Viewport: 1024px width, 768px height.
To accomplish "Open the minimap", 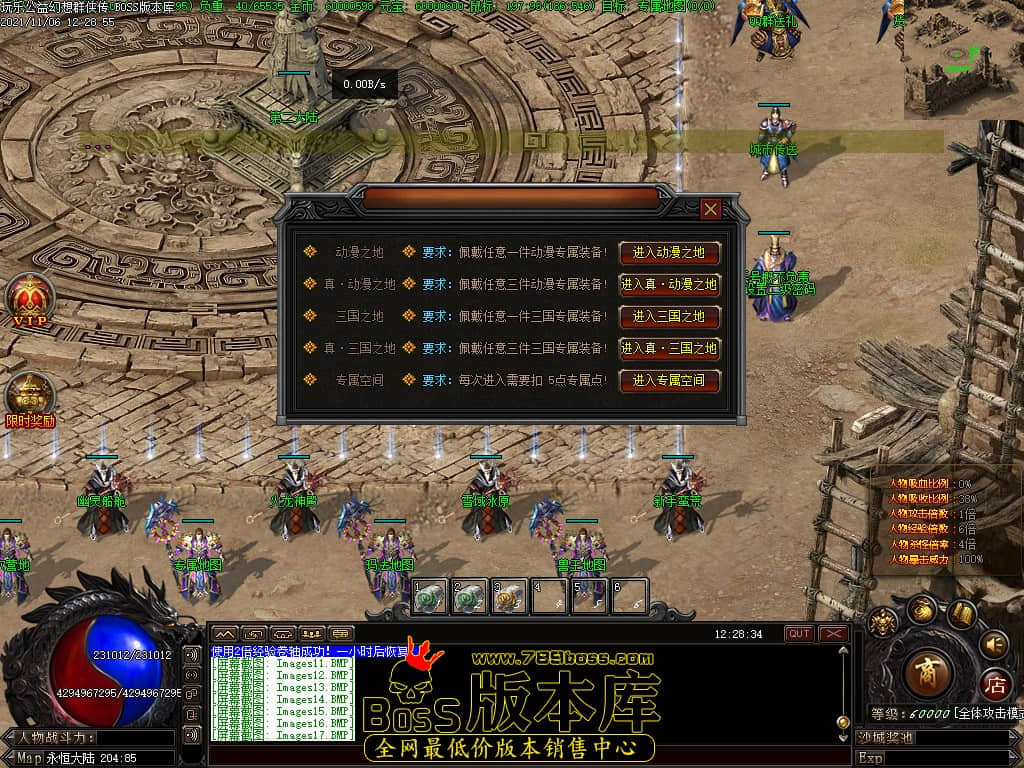I will (962, 58).
